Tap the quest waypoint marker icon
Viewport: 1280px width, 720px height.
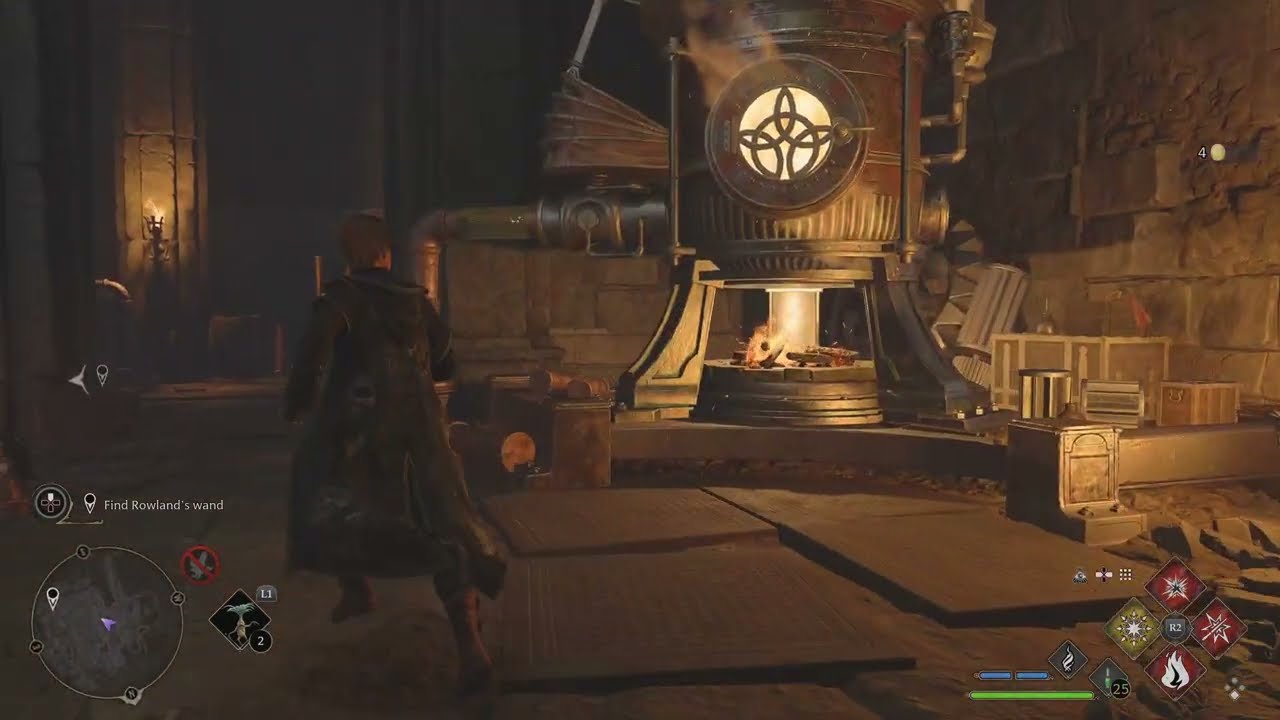pos(90,502)
